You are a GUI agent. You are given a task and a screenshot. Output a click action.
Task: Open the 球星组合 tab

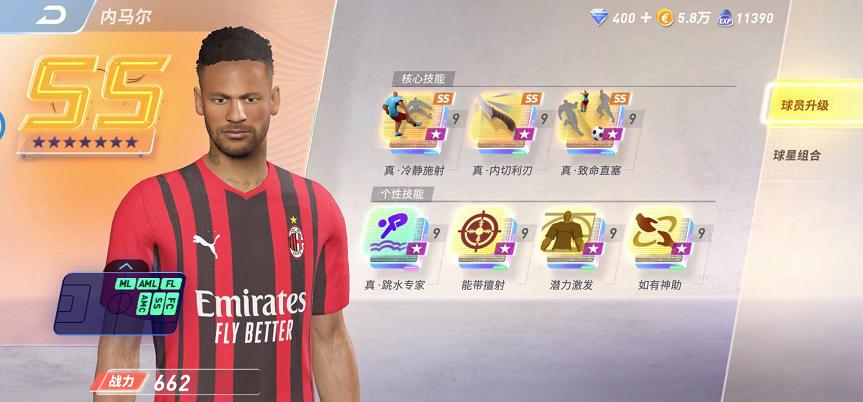click(x=806, y=156)
